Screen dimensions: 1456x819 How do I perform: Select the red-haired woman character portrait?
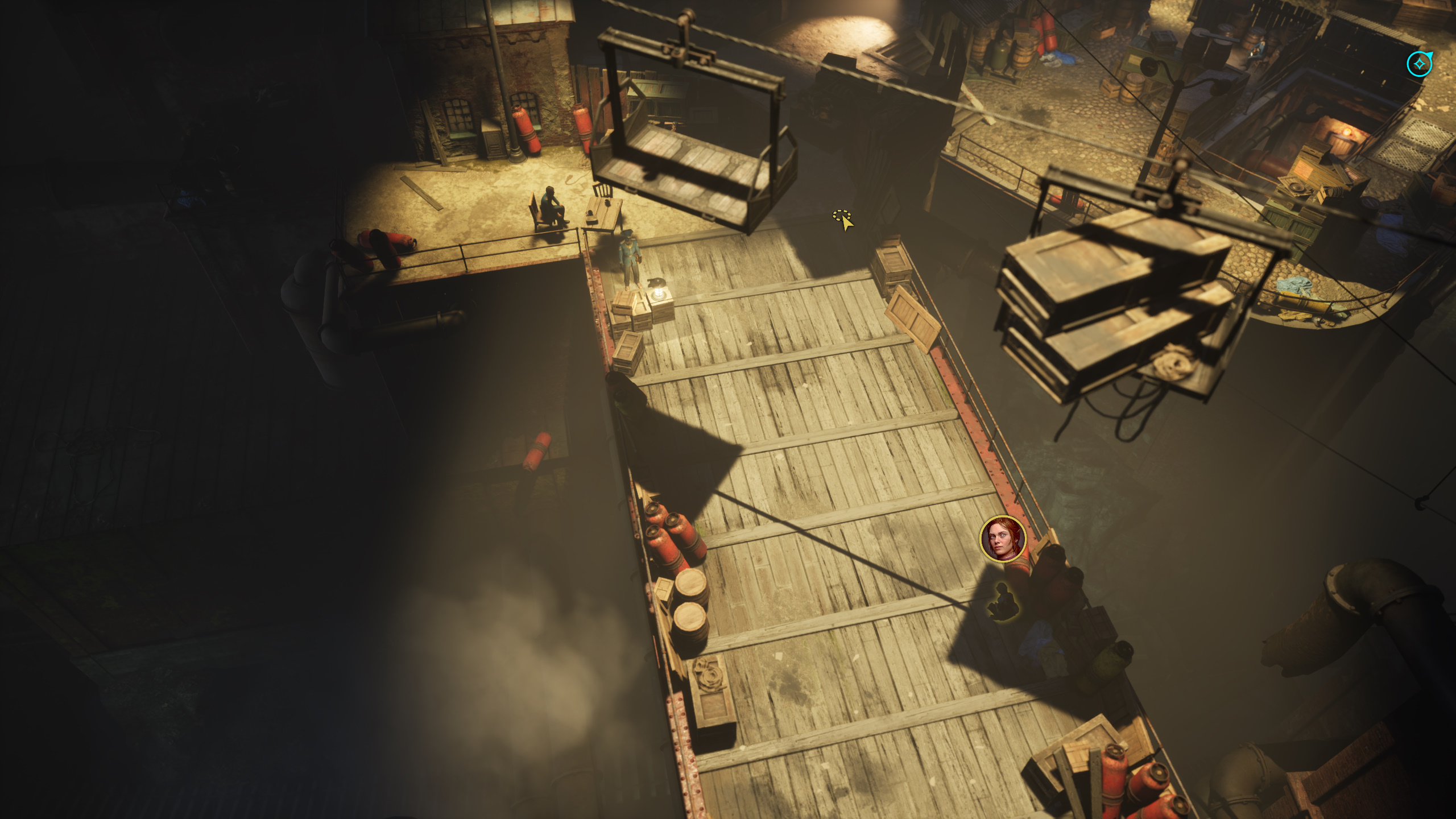(x=1003, y=539)
